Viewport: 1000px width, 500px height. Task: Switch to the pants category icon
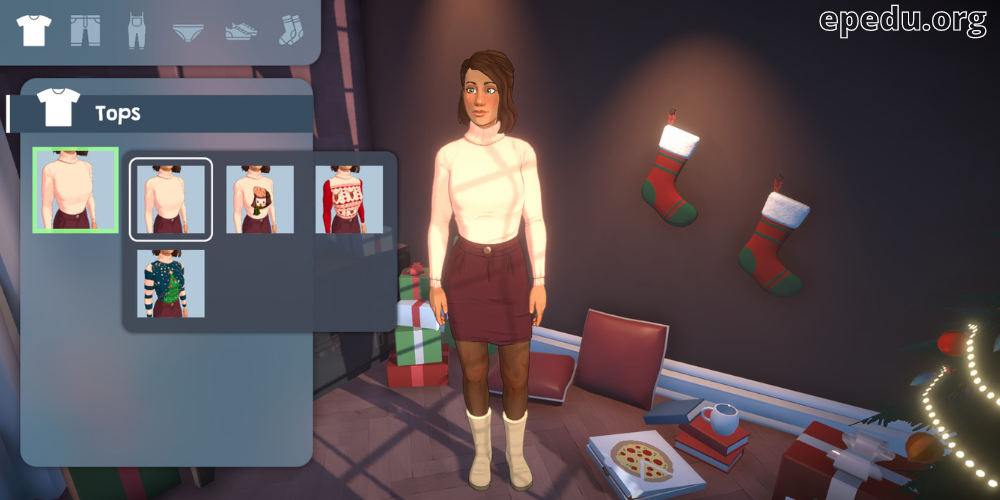click(x=85, y=30)
